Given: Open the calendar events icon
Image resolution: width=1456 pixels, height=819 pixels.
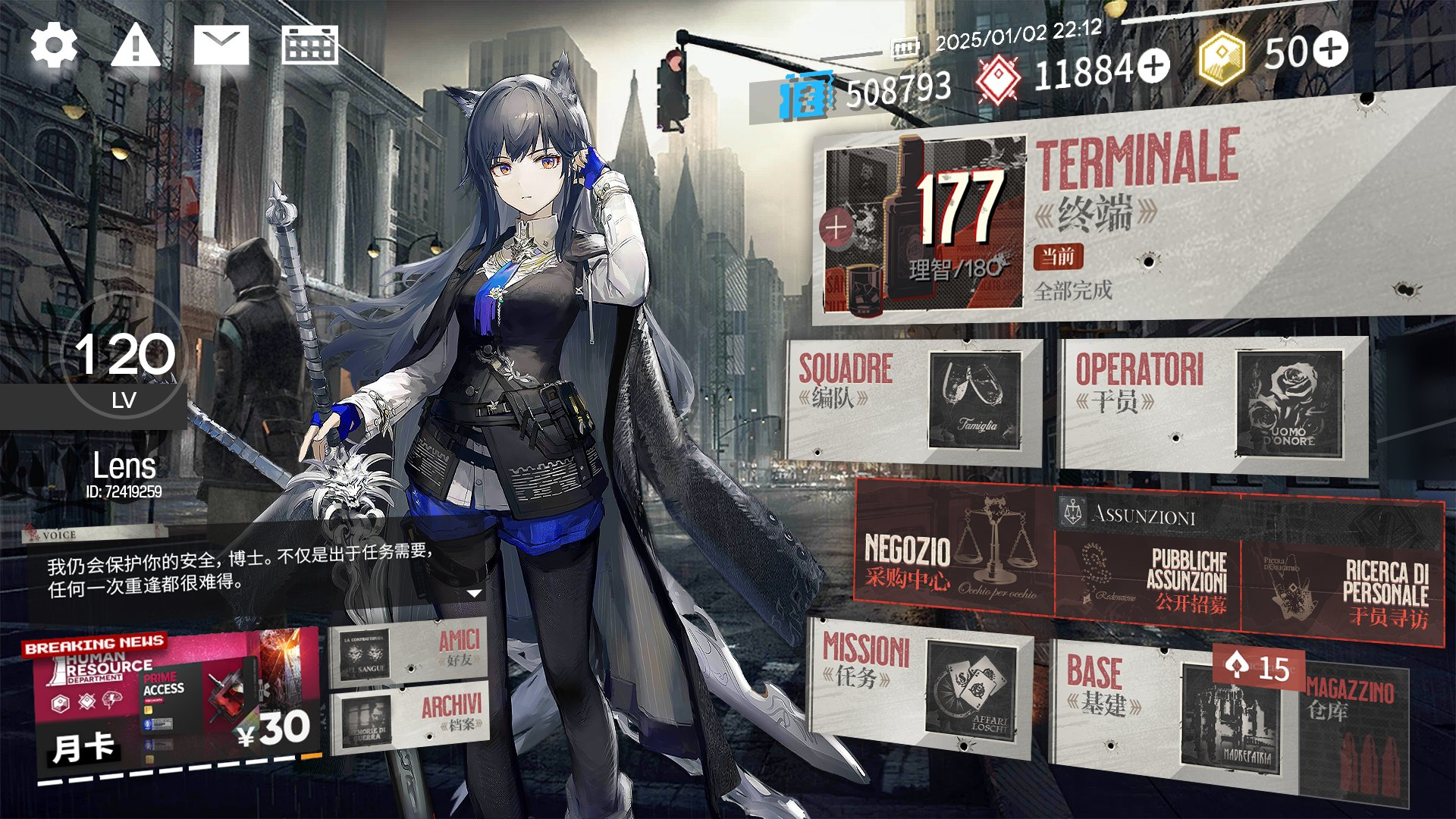Looking at the screenshot, I should coord(309,45).
